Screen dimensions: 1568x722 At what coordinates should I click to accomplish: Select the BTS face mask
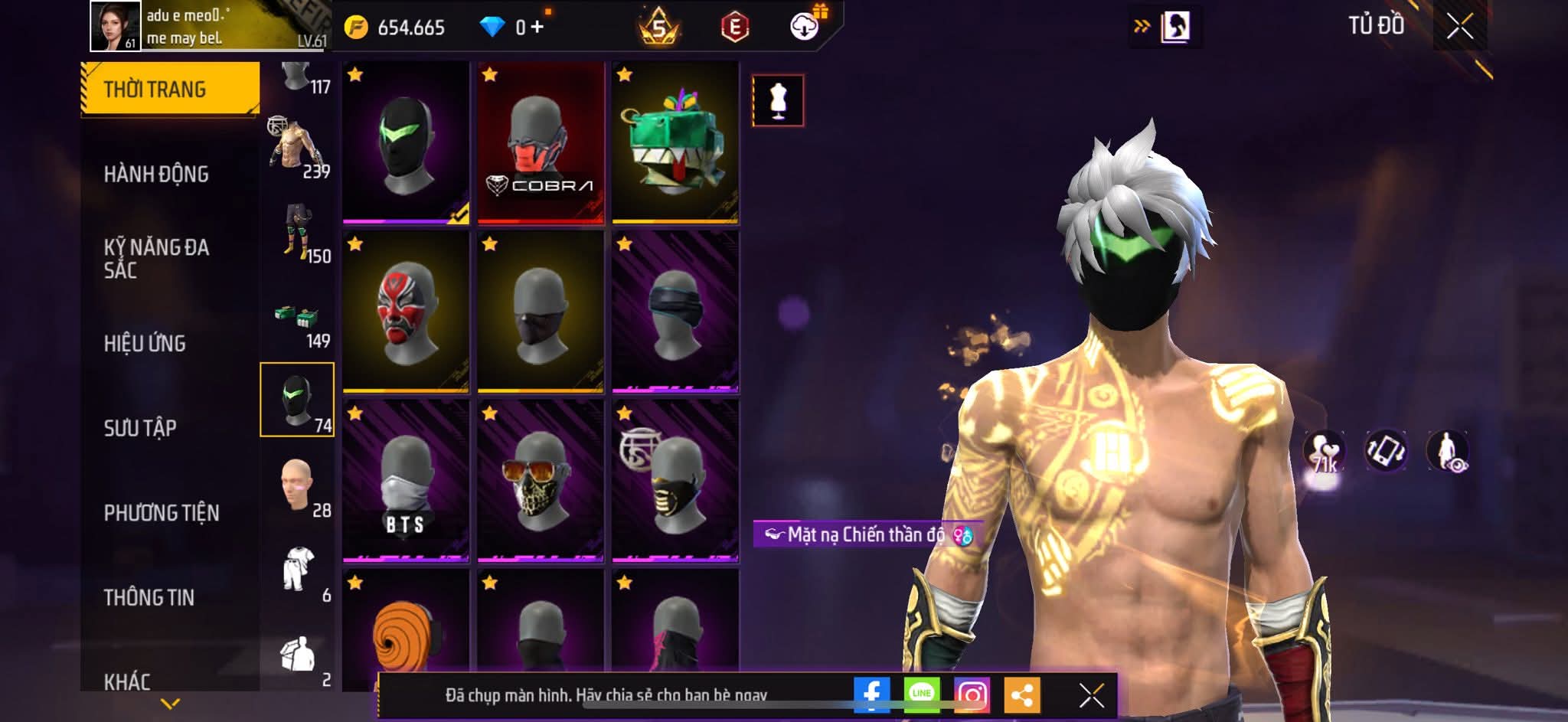(x=406, y=482)
